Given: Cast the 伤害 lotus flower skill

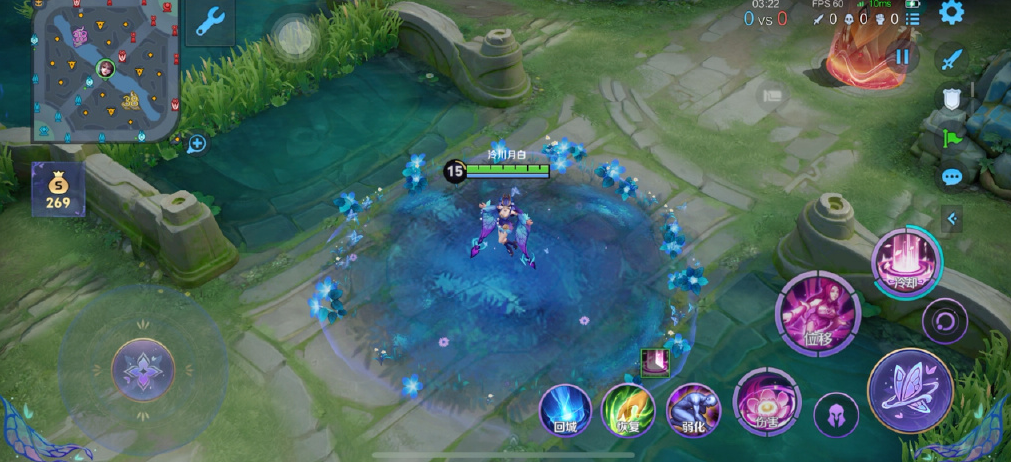Looking at the screenshot, I should click(x=766, y=402).
